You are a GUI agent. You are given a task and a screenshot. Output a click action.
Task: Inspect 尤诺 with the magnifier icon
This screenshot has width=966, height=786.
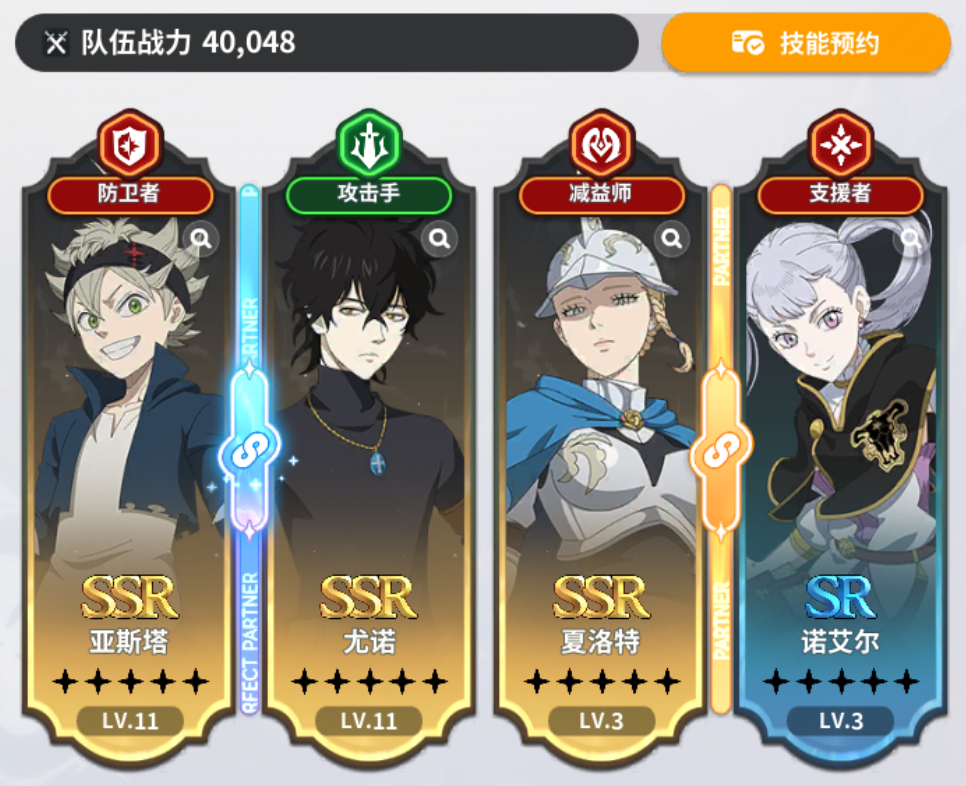click(x=438, y=238)
